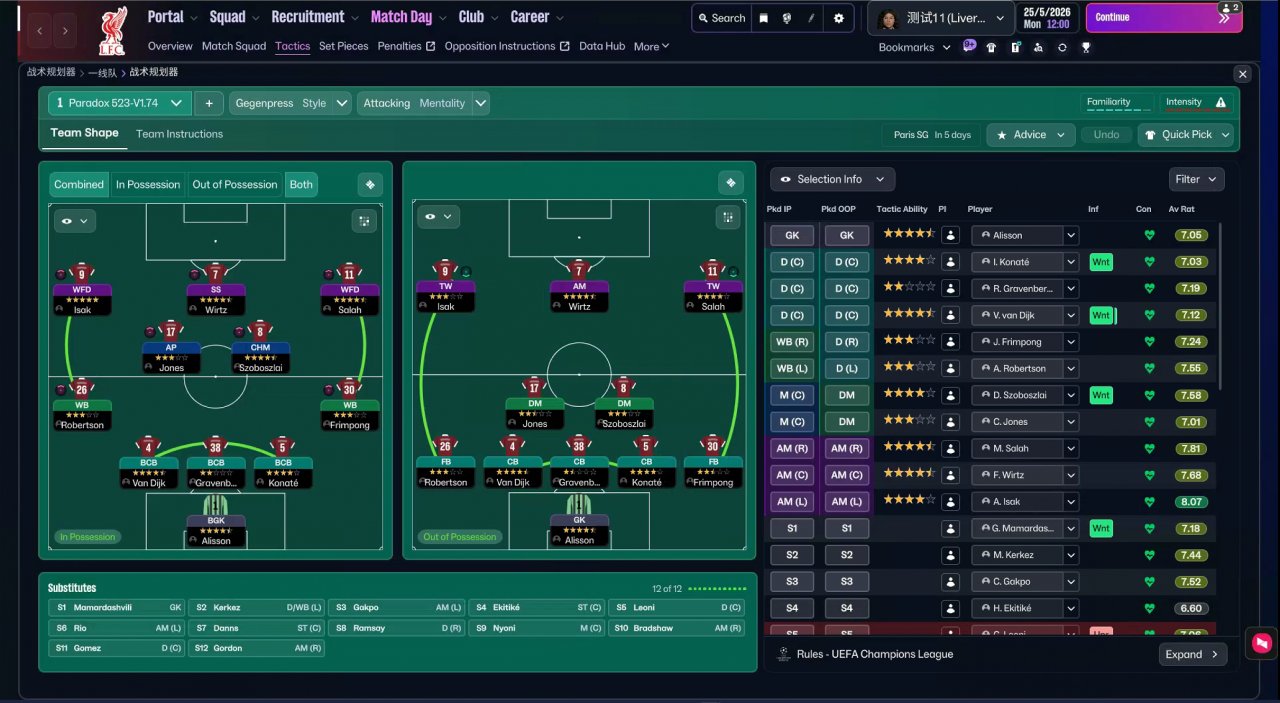The width and height of the screenshot is (1280, 703).
Task: Select the Out of Possession view toggle
Action: (x=235, y=184)
